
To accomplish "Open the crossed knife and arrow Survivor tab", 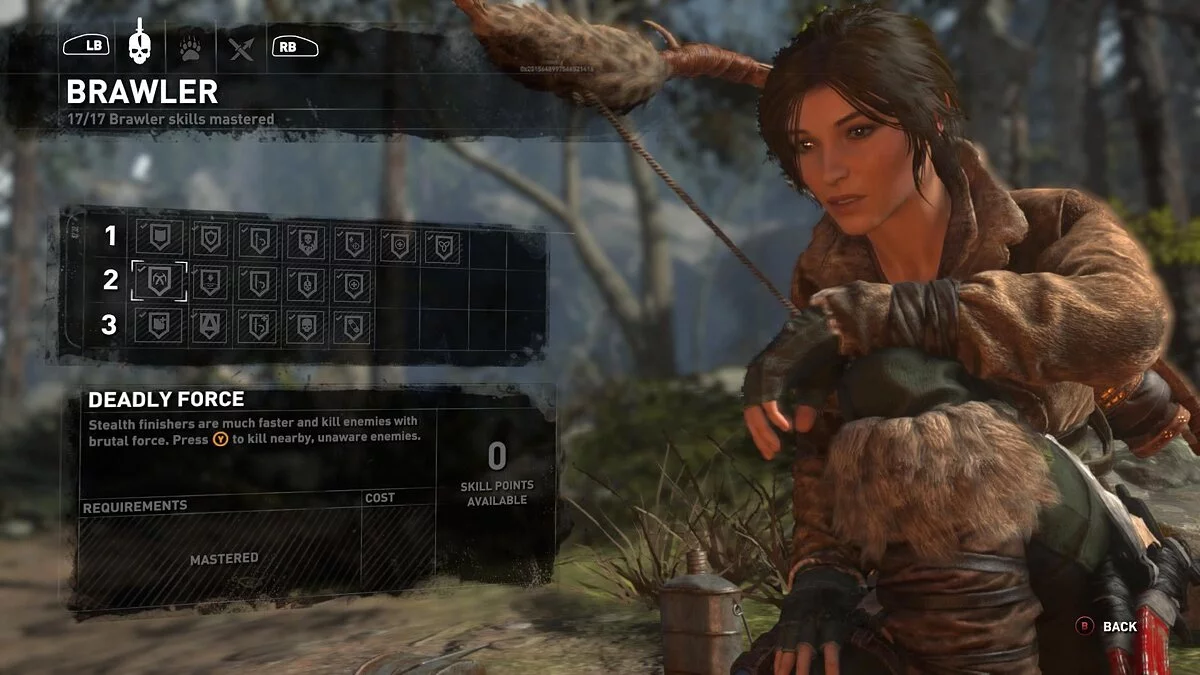I will 241,47.
